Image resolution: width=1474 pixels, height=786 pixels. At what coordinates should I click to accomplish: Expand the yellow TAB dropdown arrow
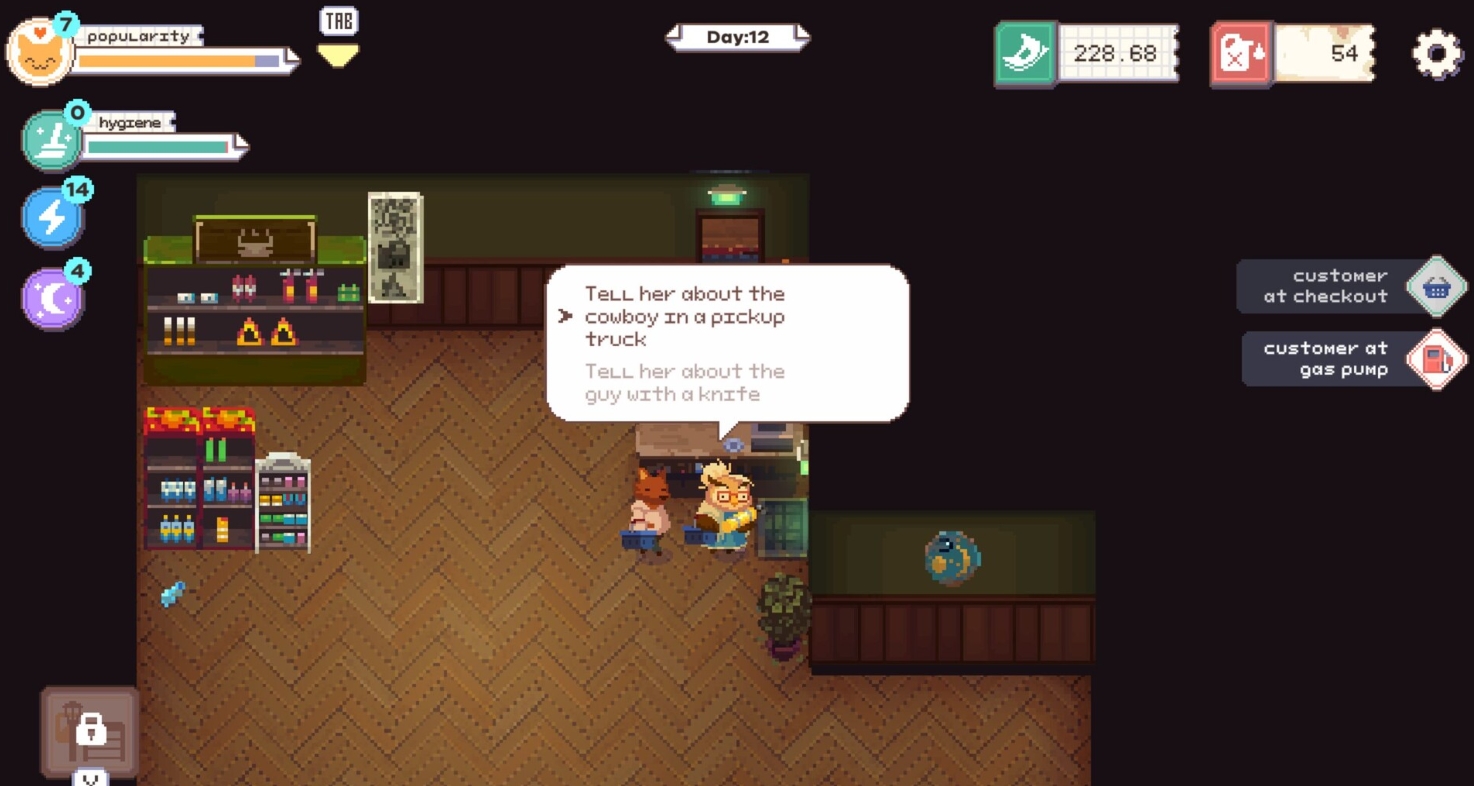(338, 55)
